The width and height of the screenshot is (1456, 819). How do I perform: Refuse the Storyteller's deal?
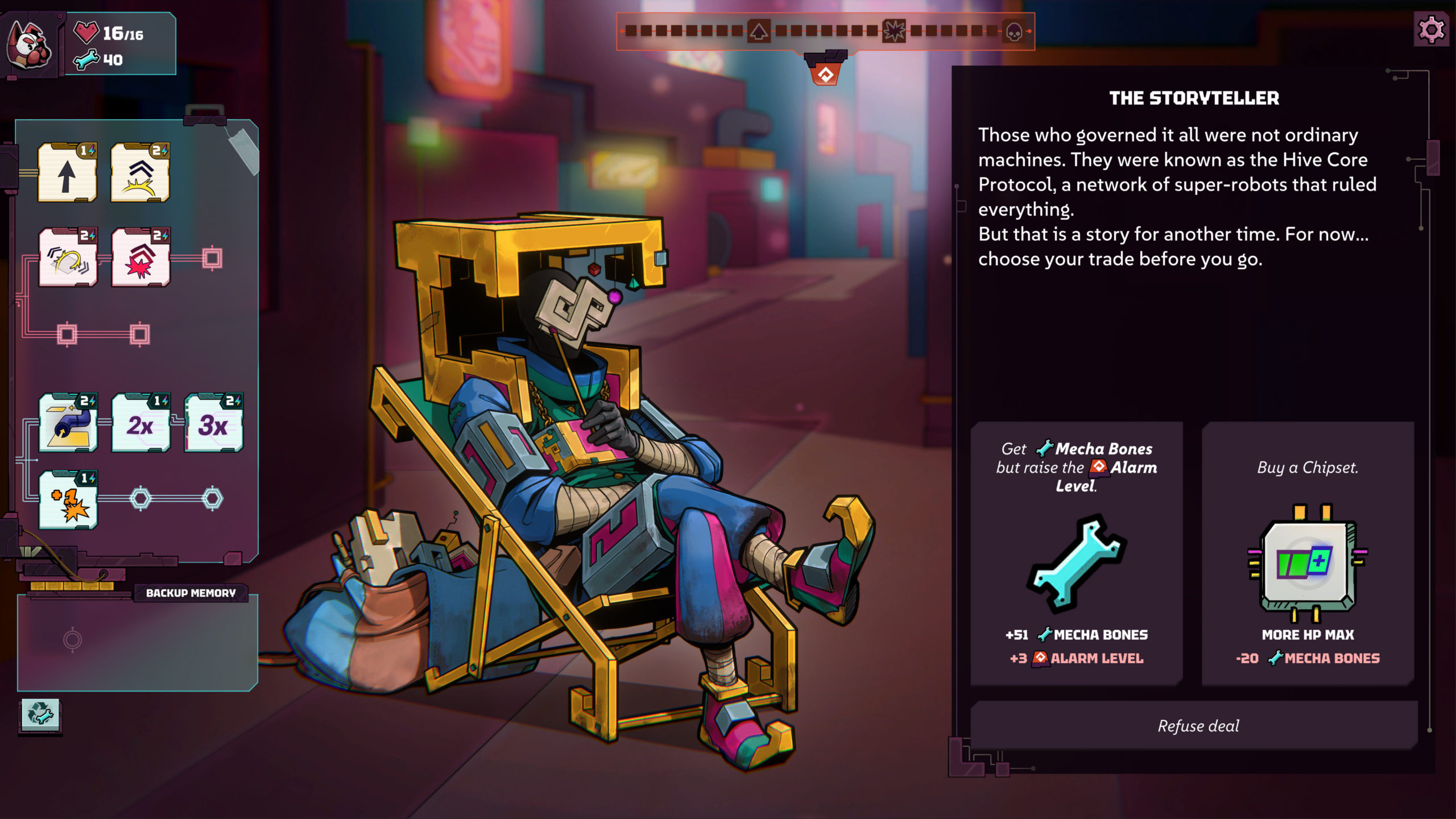(x=1198, y=726)
